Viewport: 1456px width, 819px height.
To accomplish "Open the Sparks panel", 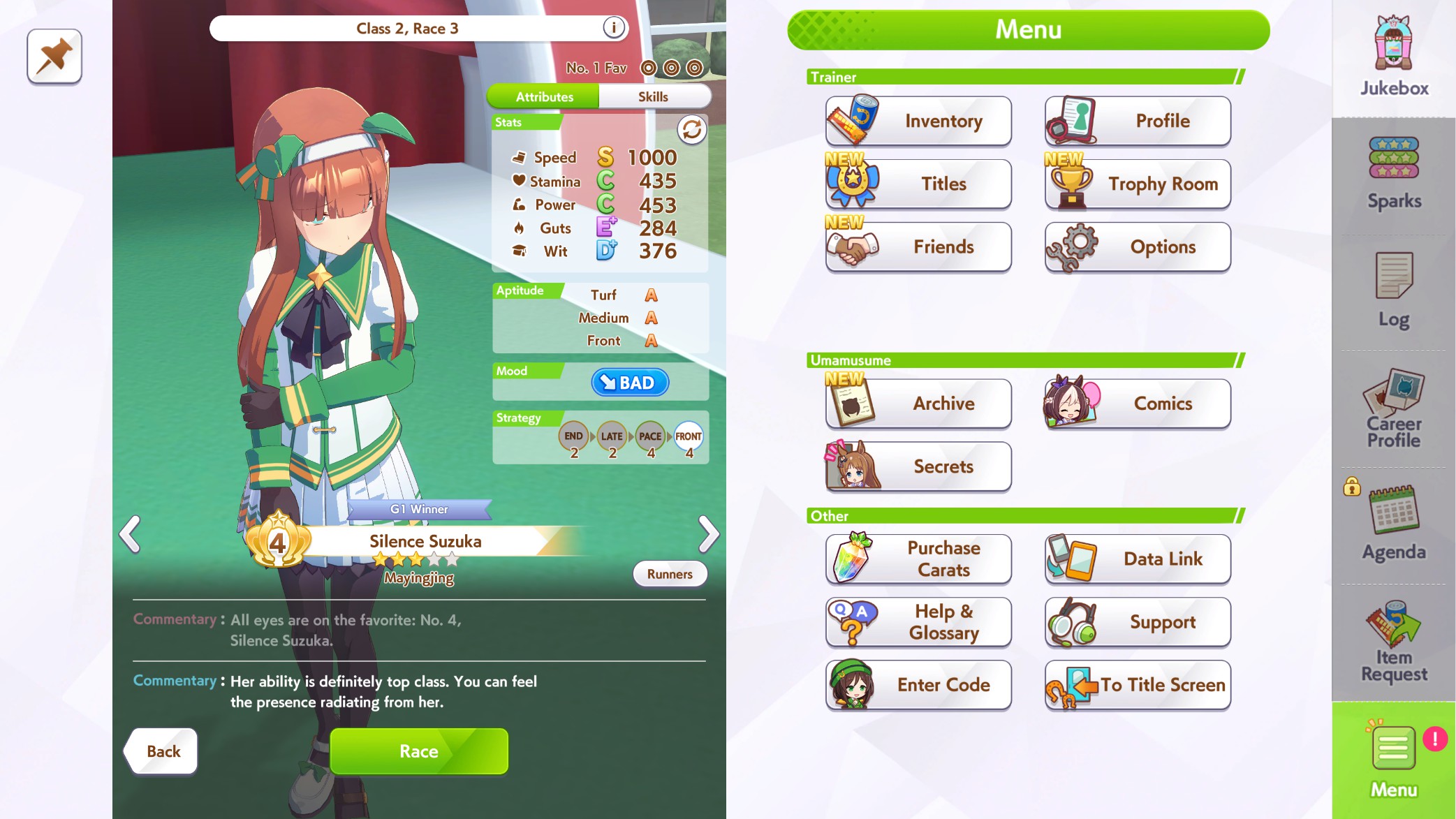I will point(1394,175).
